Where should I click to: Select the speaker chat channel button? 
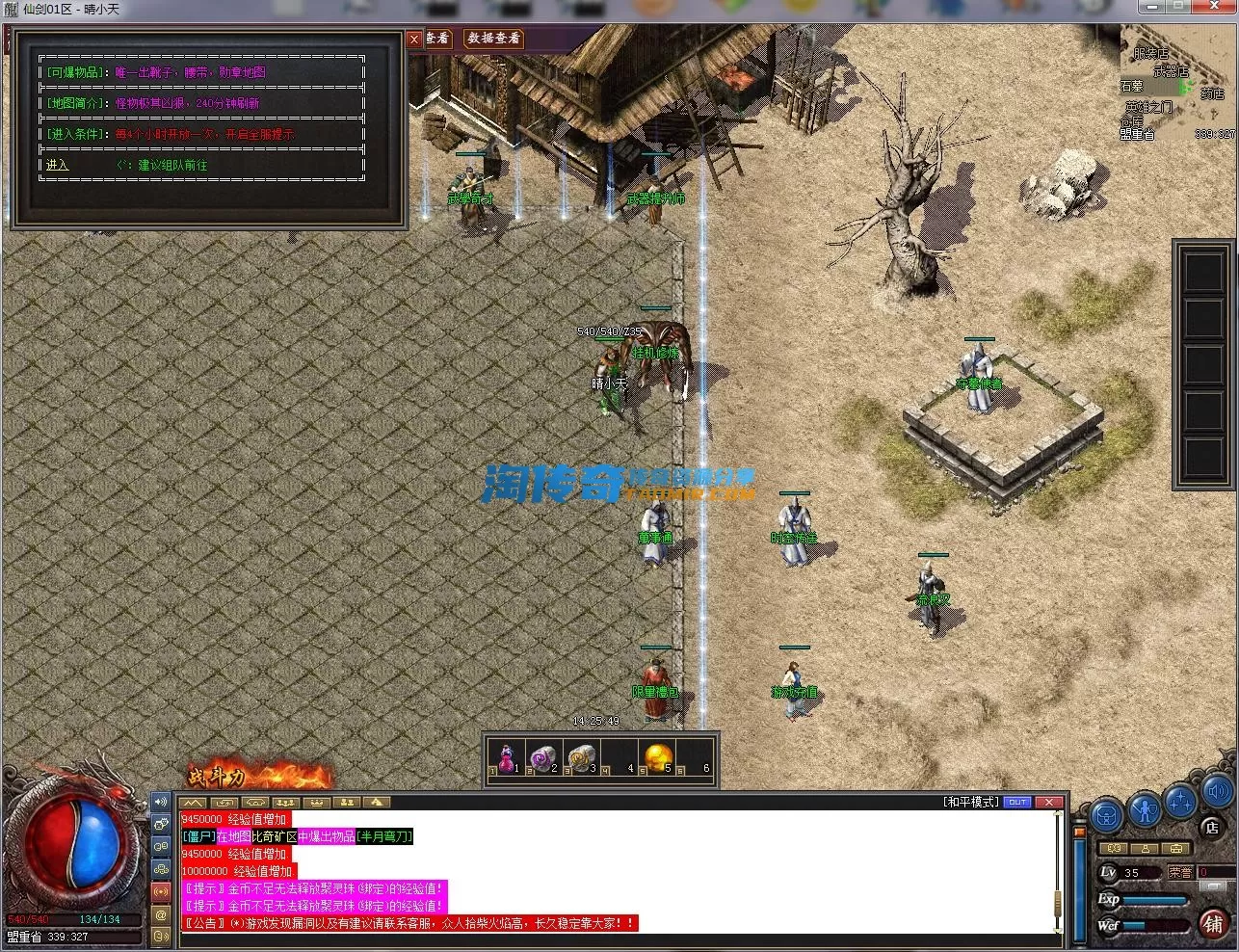pyautogui.click(x=161, y=802)
